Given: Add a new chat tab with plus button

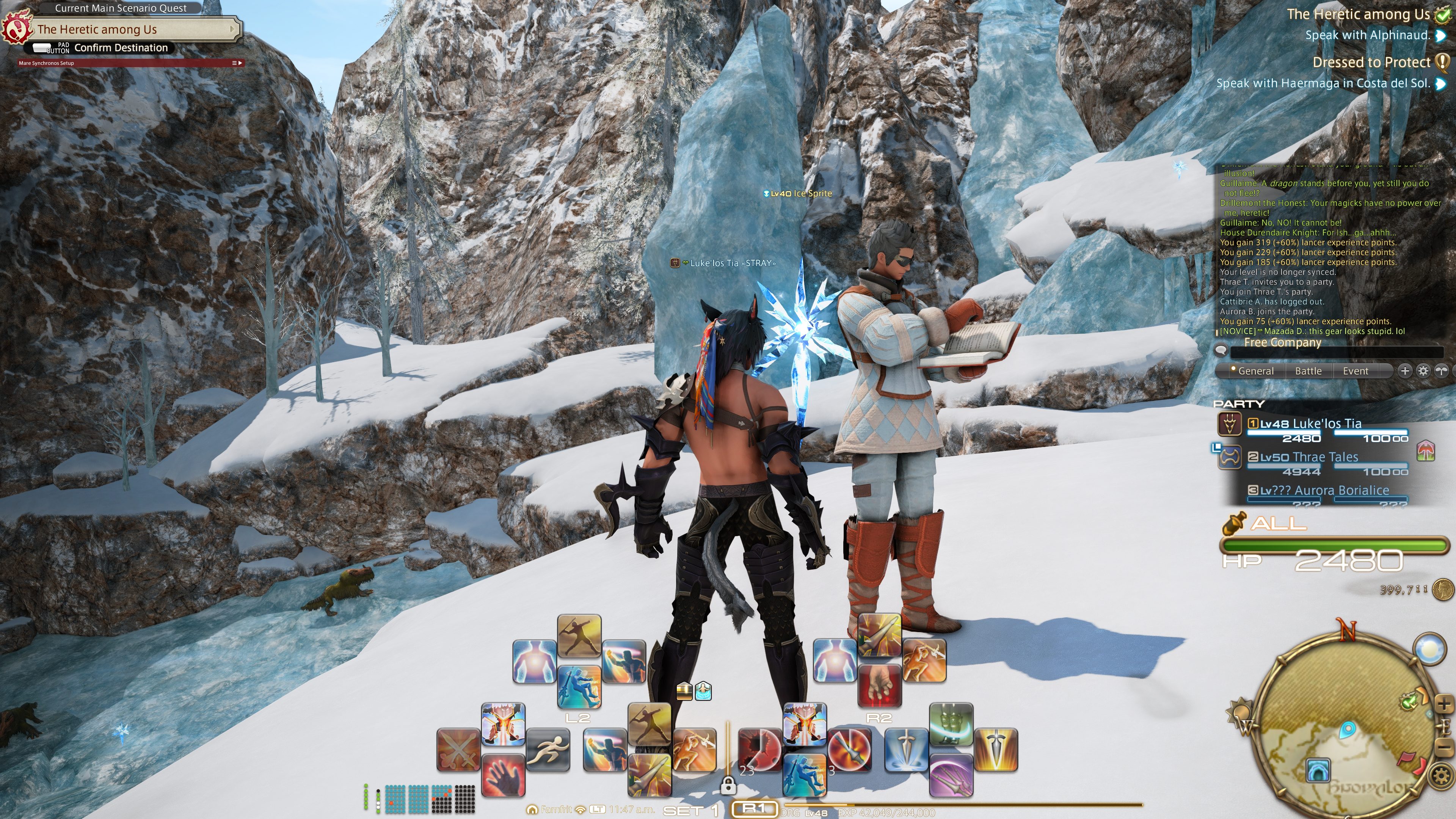Looking at the screenshot, I should tap(1404, 371).
